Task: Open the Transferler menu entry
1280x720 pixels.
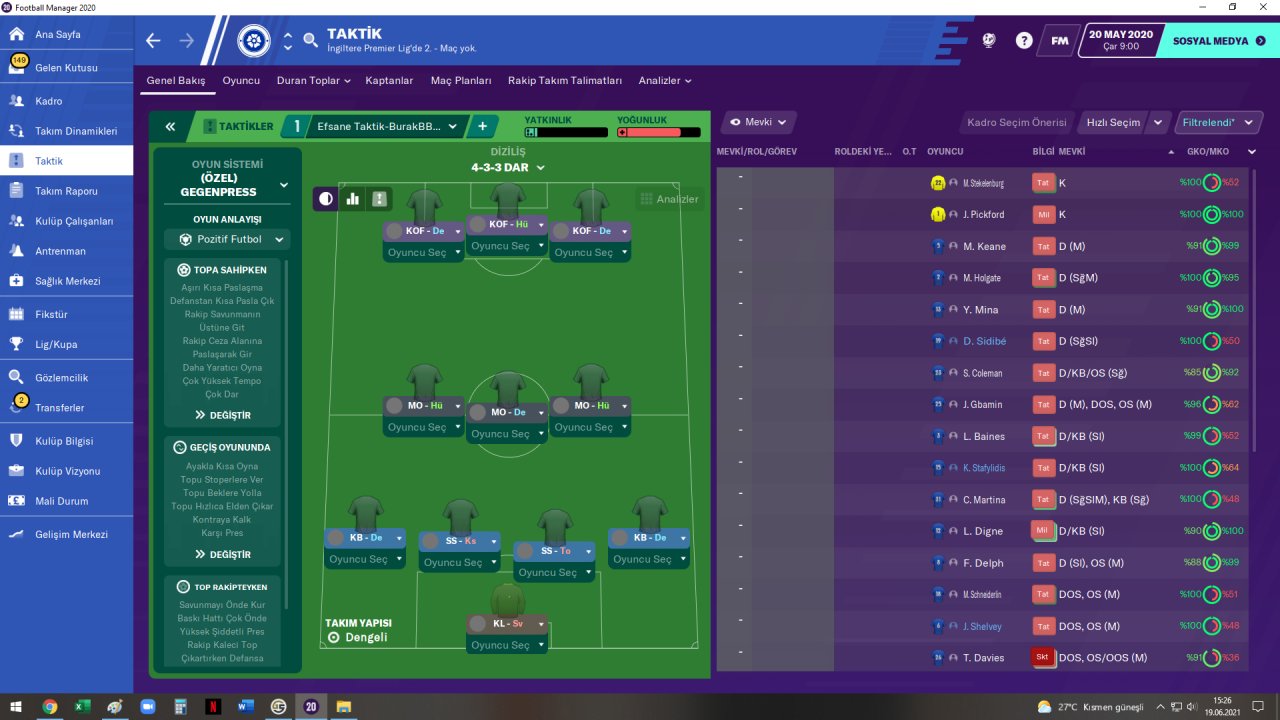Action: 60,408
